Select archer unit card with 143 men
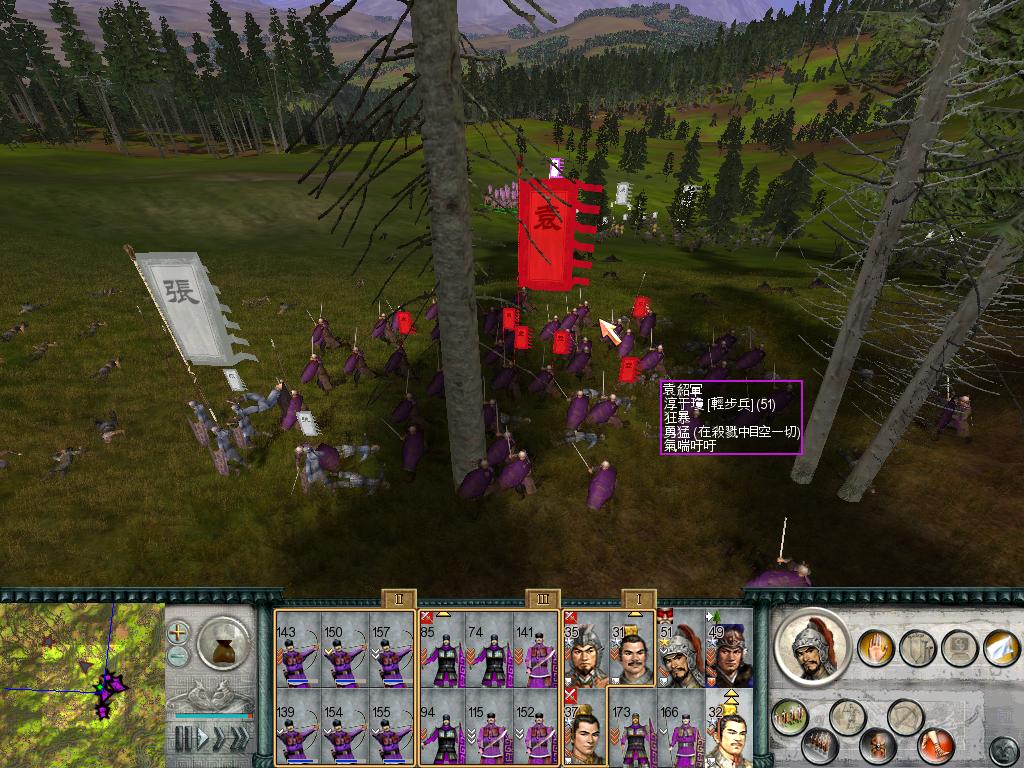 coord(298,649)
